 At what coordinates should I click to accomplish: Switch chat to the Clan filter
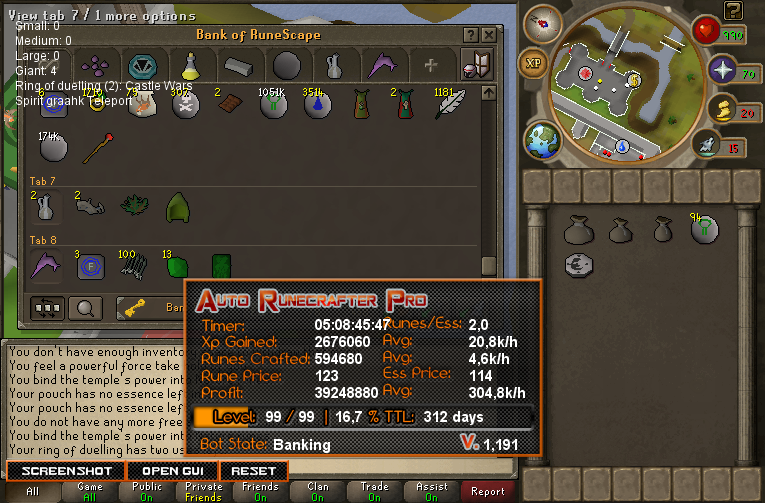(x=318, y=491)
